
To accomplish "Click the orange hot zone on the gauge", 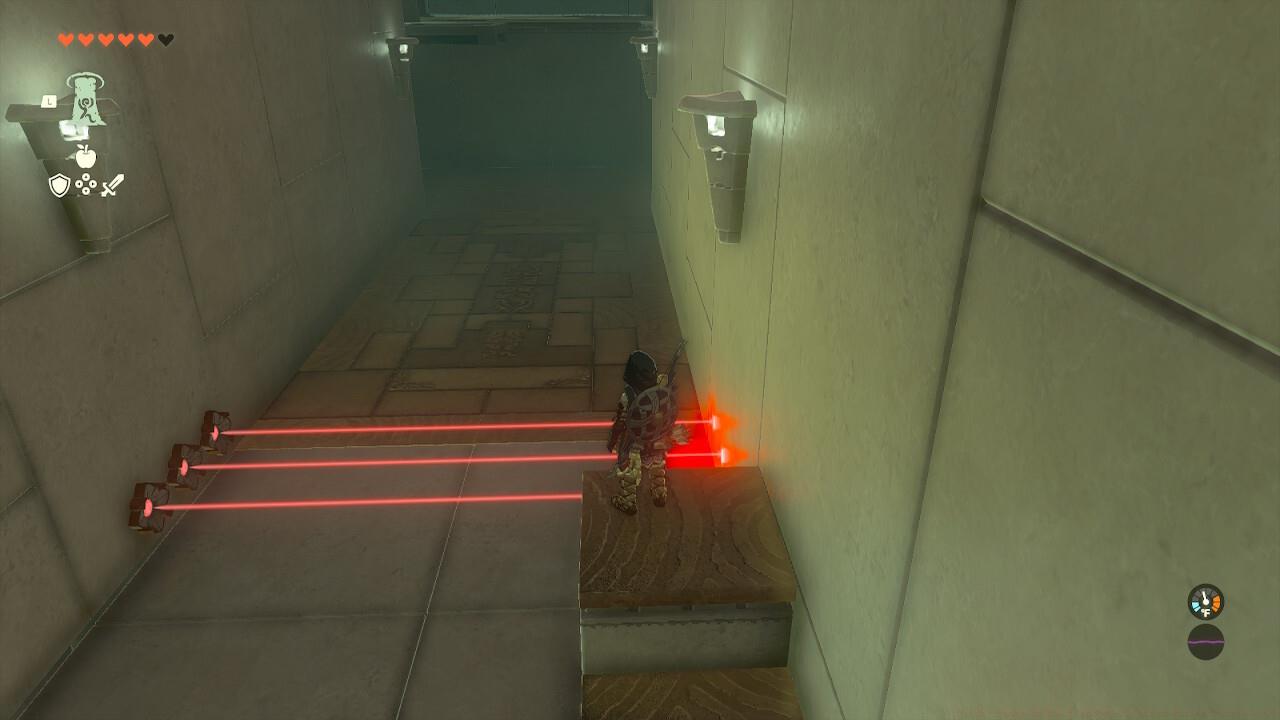I will coord(1216,602).
